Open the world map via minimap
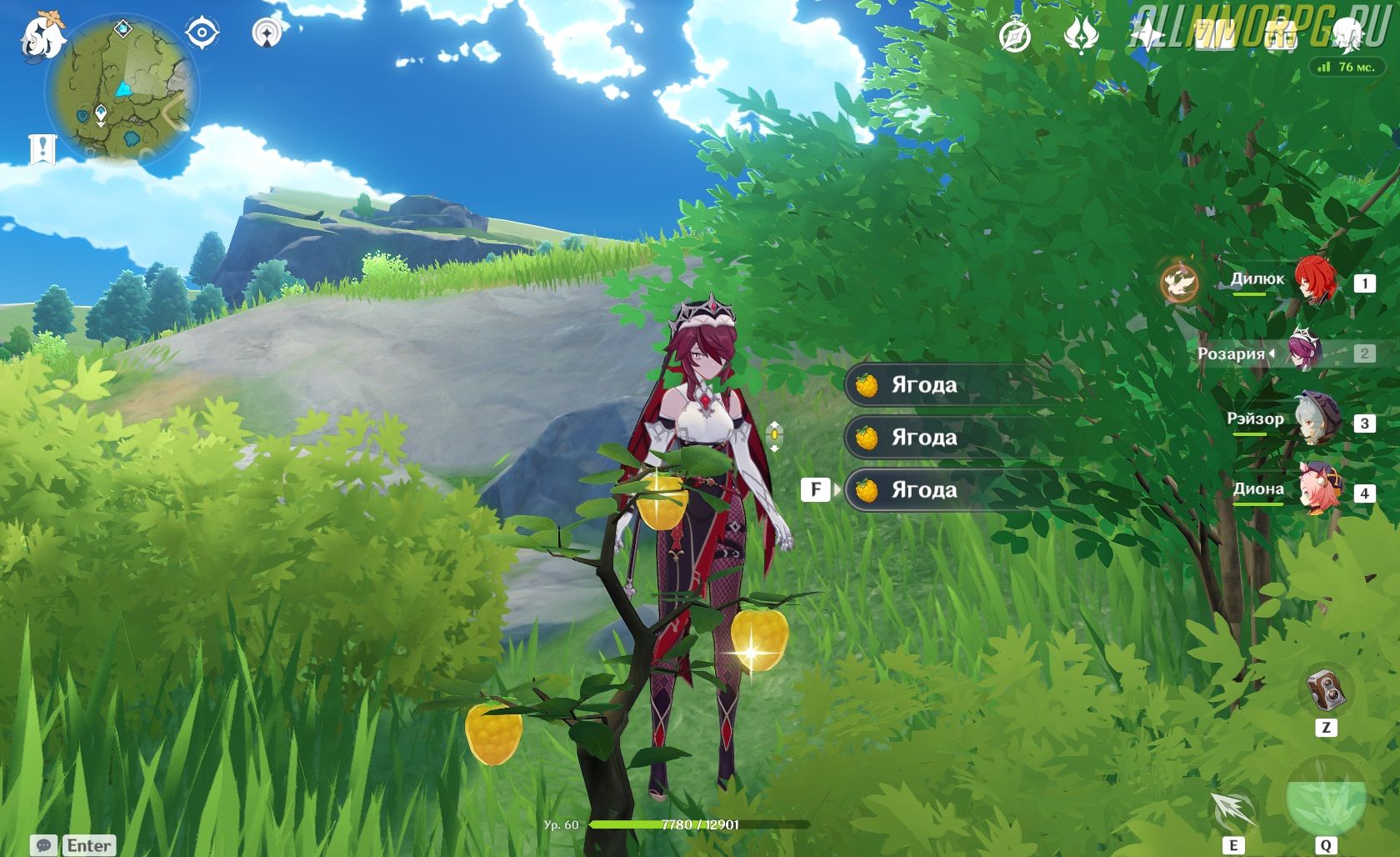 pos(122,88)
